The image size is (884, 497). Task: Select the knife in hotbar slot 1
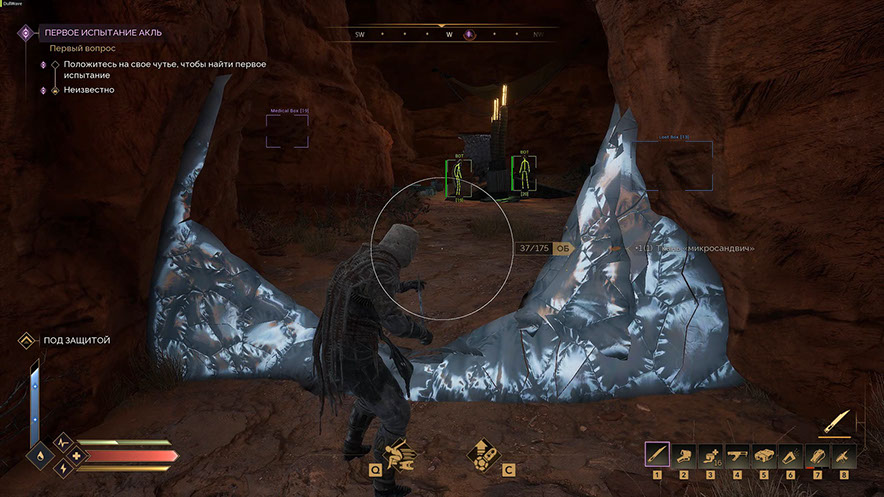coord(657,455)
